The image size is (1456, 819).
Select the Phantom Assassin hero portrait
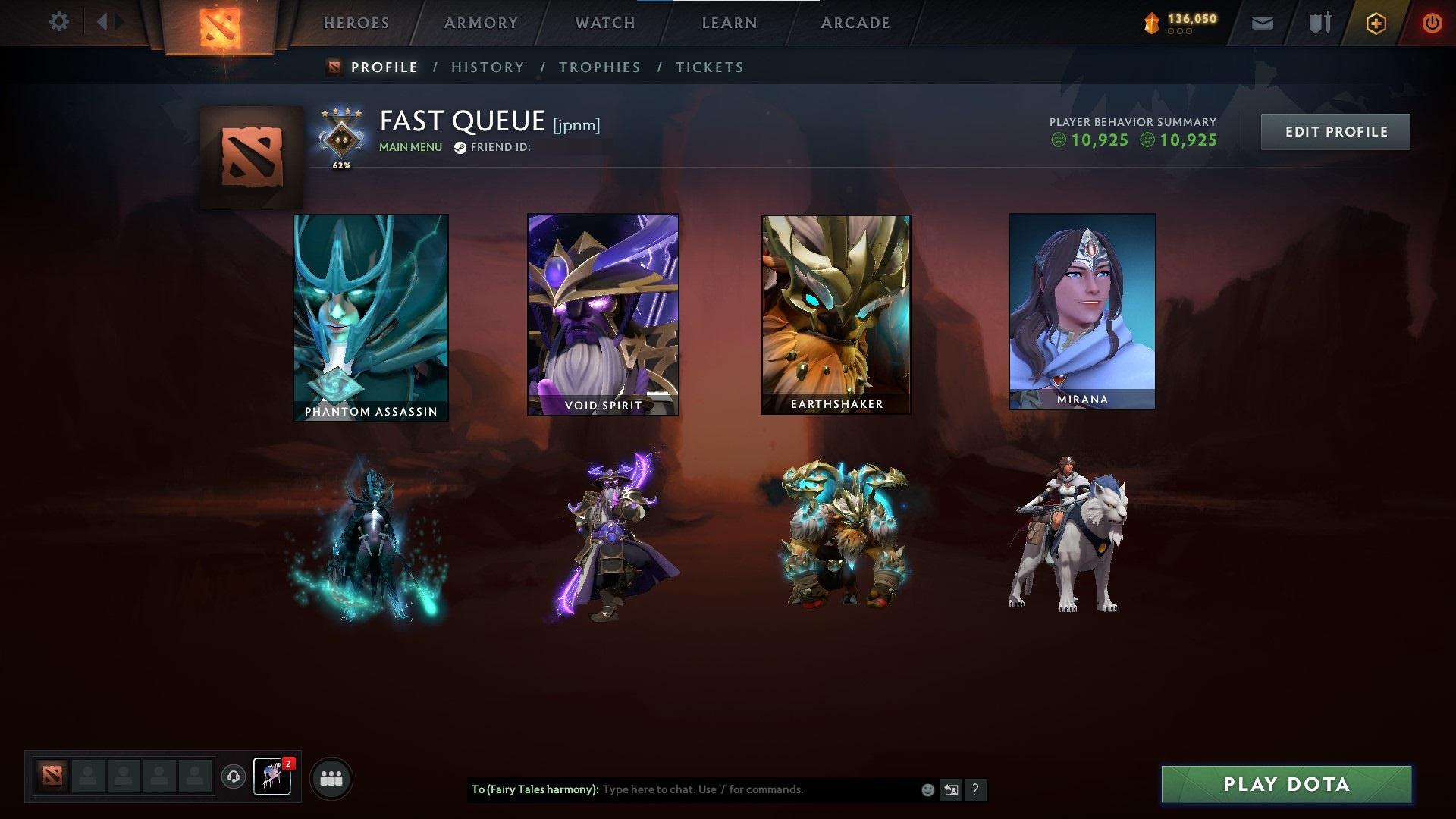pos(370,315)
